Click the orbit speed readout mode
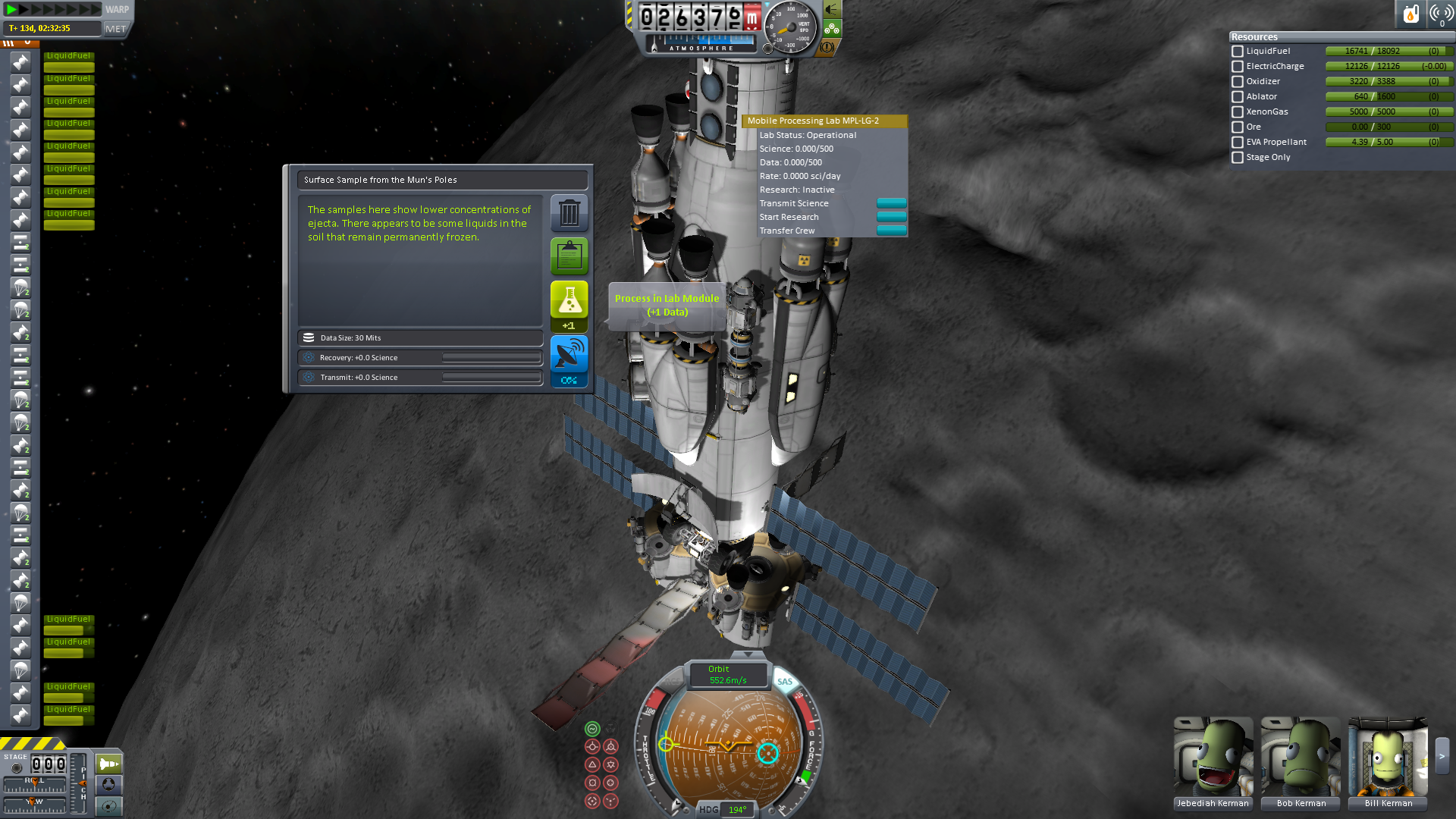The width and height of the screenshot is (1456, 819). 726,674
